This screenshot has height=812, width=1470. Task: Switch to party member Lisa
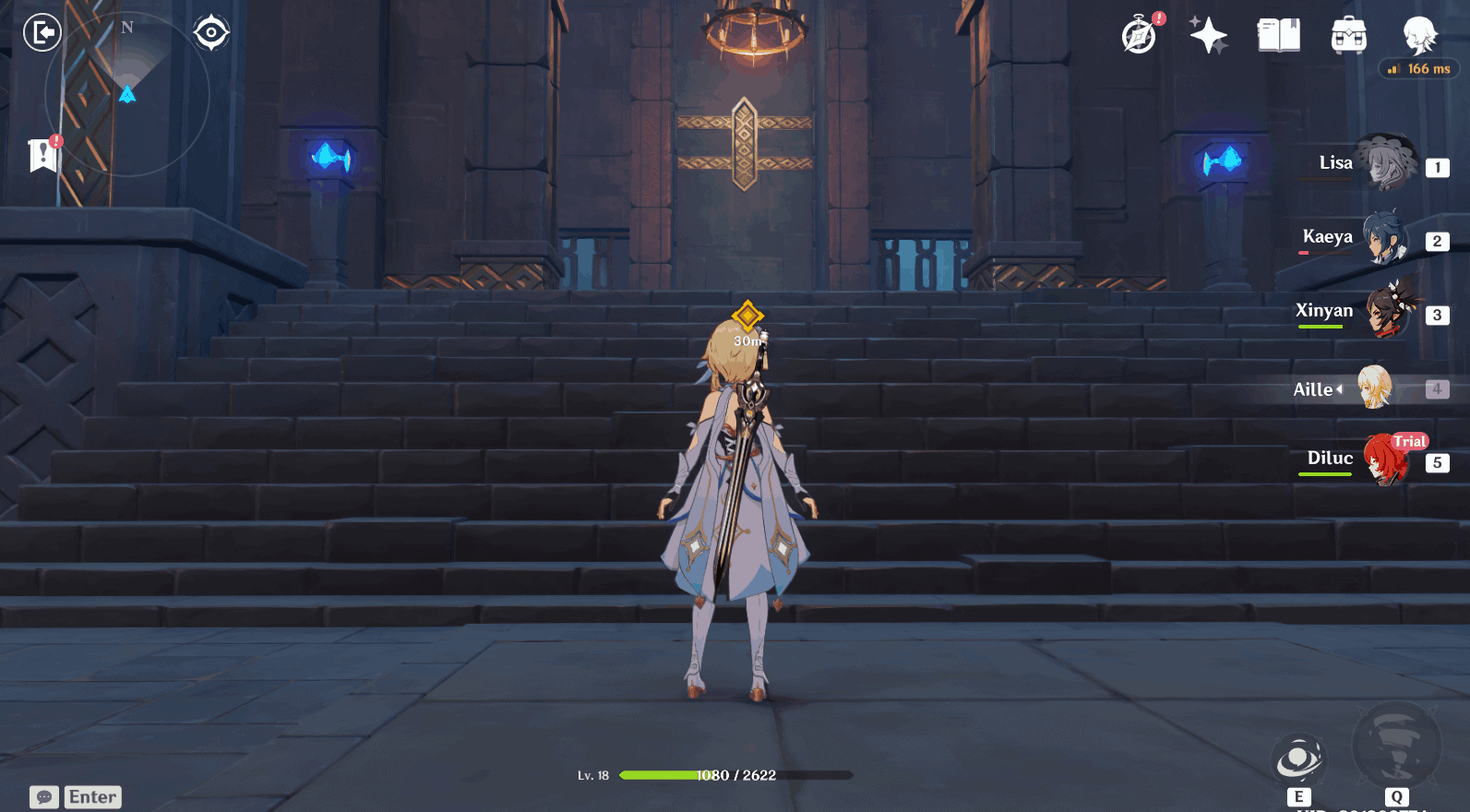point(1387,164)
